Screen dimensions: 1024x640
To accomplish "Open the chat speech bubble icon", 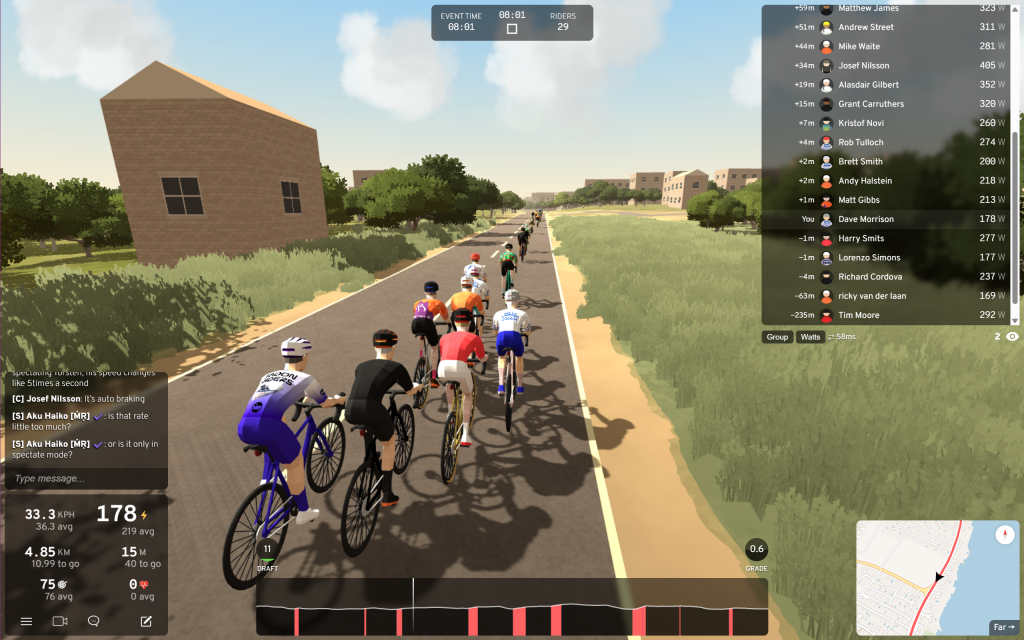I will 93,621.
